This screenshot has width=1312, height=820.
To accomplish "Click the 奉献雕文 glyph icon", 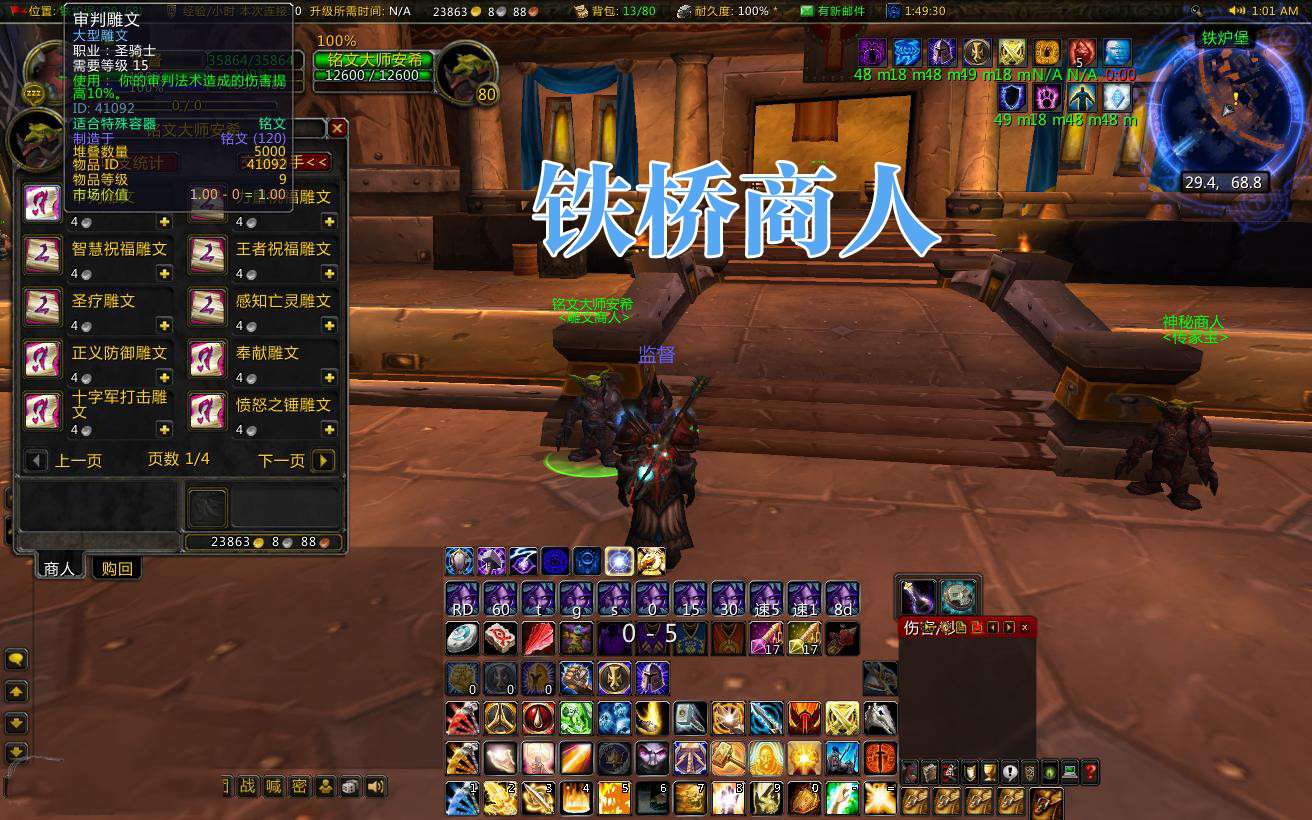I will coord(206,359).
